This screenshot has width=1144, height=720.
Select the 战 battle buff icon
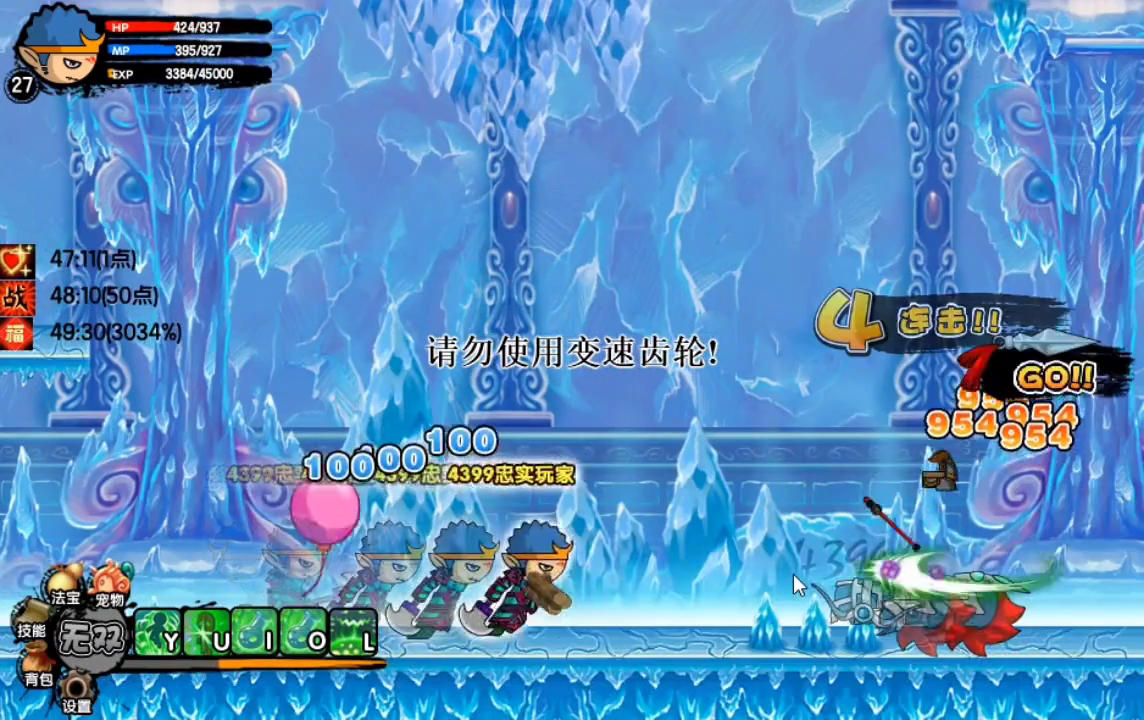click(17, 297)
